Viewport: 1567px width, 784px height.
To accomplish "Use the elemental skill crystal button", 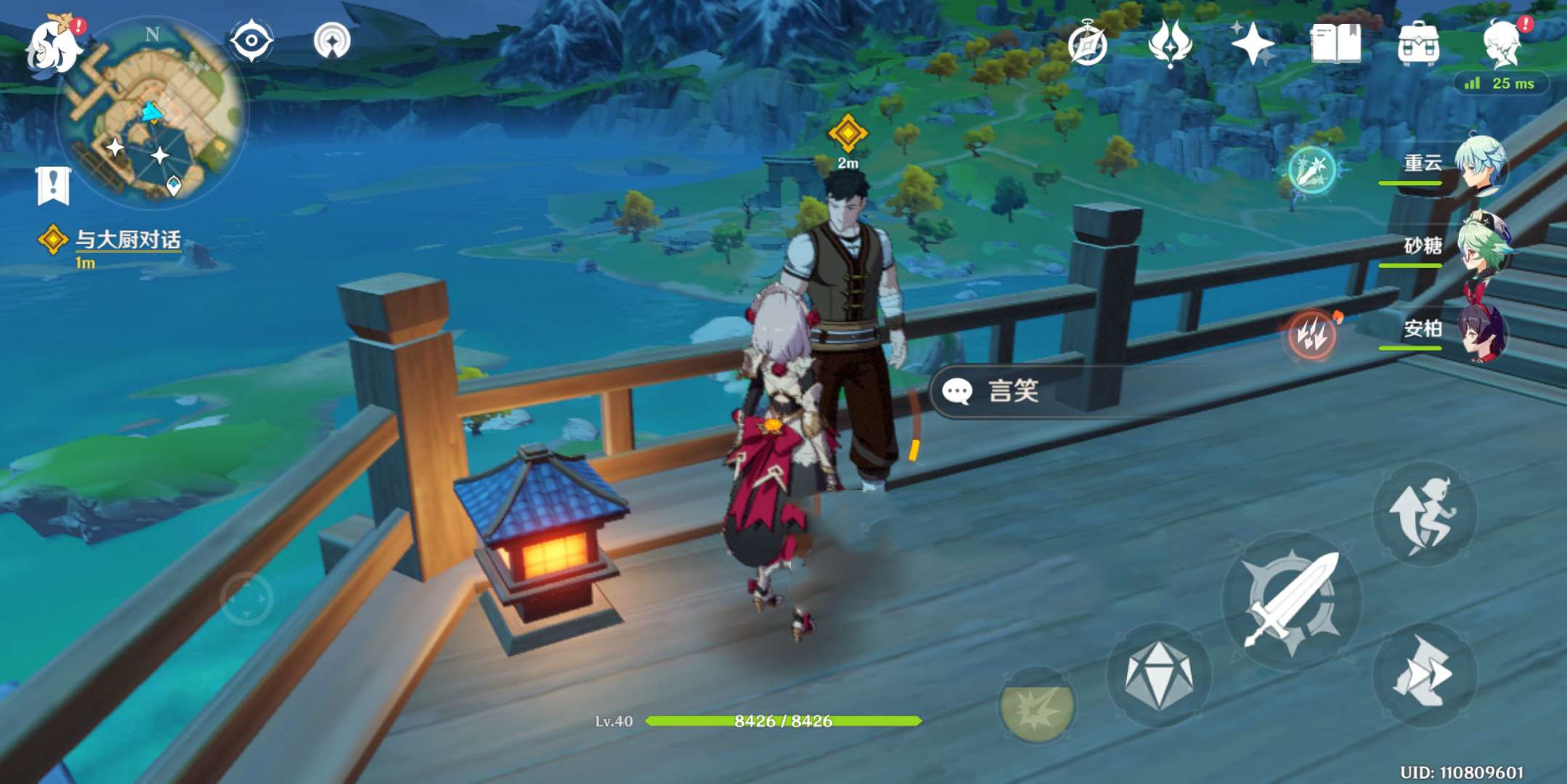I will pos(1158,675).
